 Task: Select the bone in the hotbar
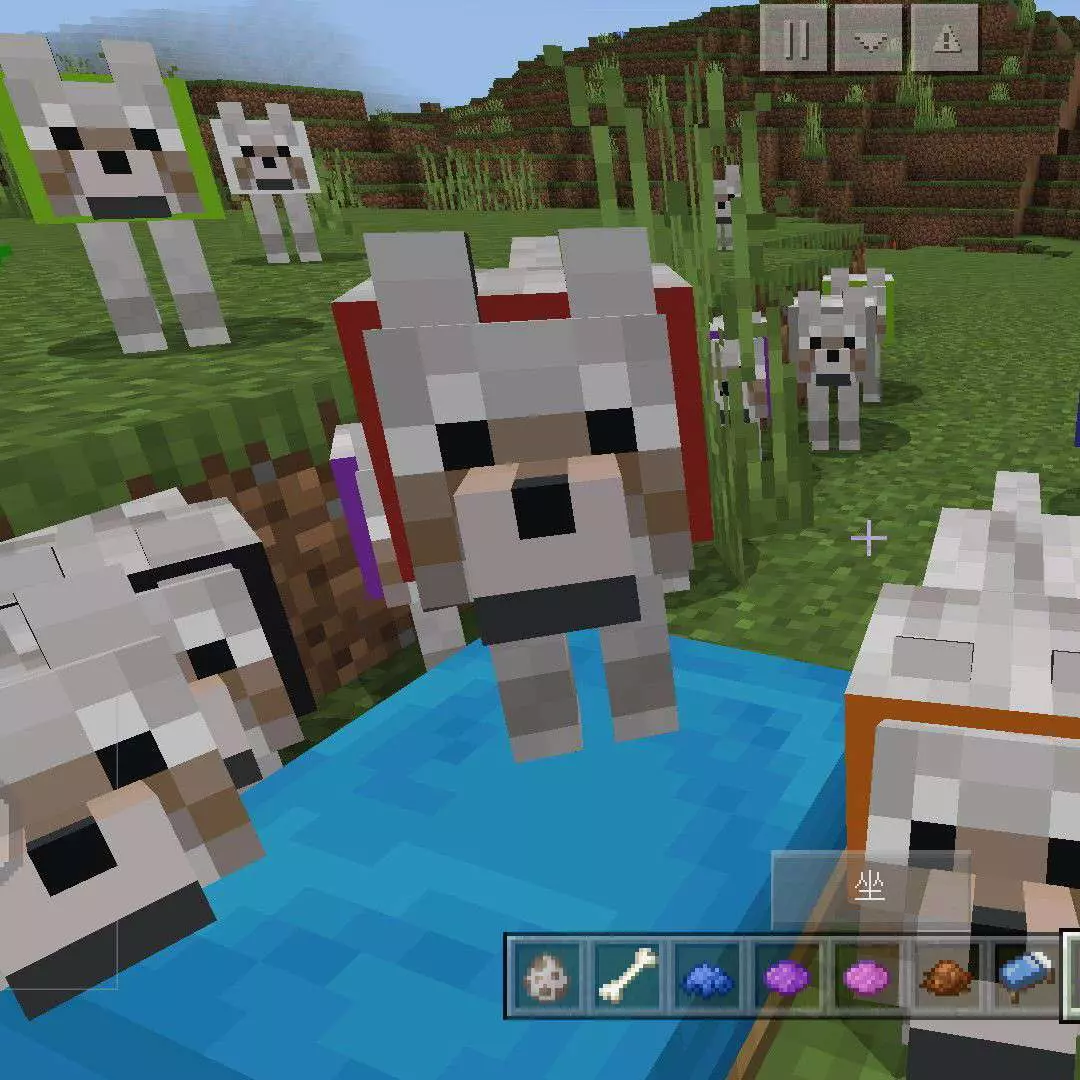(627, 976)
